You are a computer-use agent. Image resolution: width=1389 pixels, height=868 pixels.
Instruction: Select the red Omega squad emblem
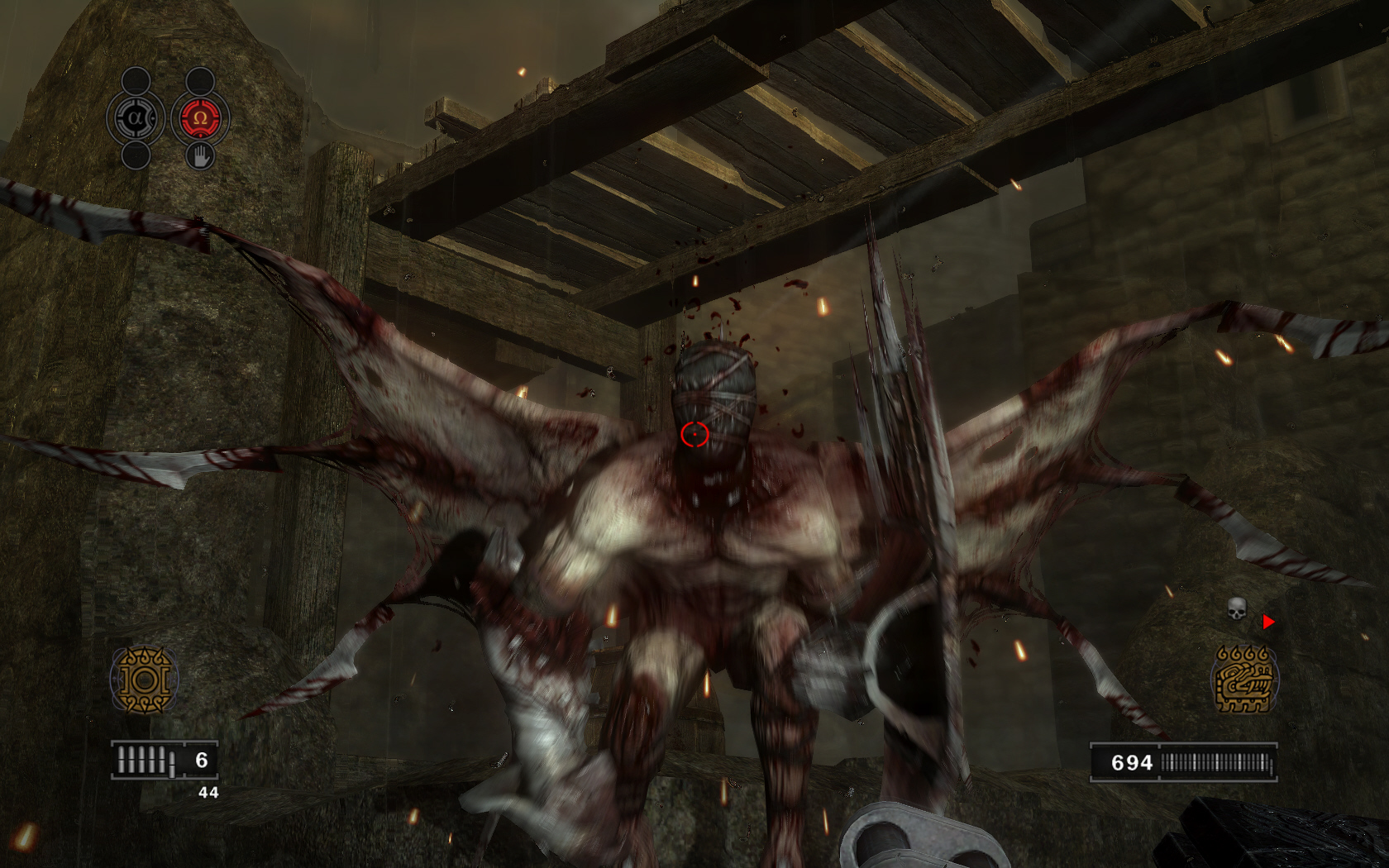(200, 118)
